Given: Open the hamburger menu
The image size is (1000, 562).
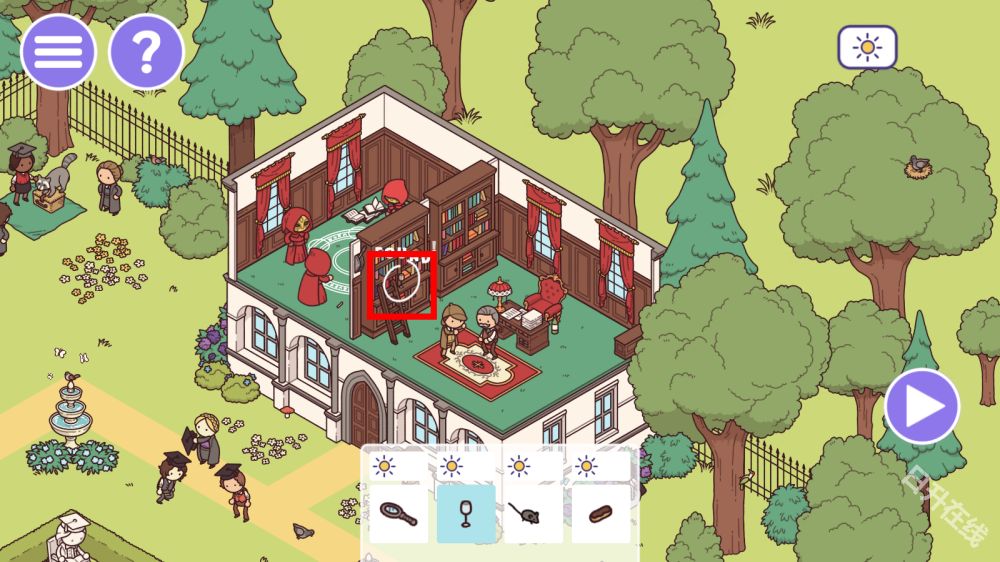Looking at the screenshot, I should (58, 52).
